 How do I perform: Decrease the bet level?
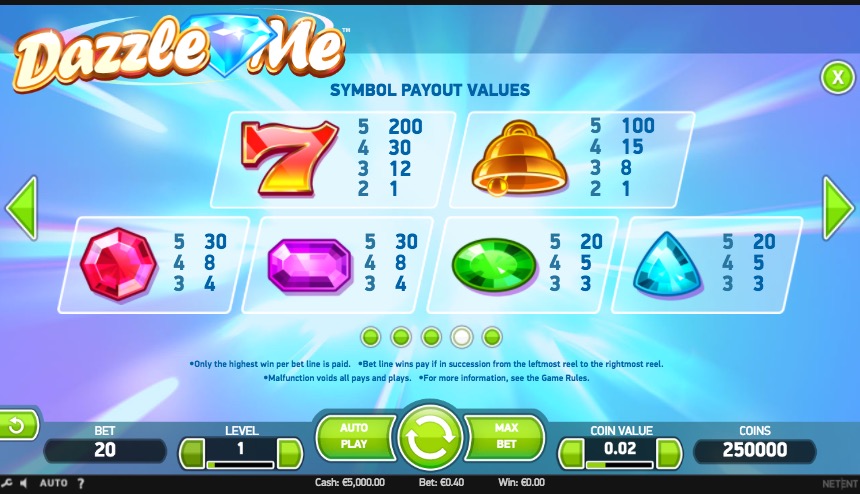coord(192,454)
